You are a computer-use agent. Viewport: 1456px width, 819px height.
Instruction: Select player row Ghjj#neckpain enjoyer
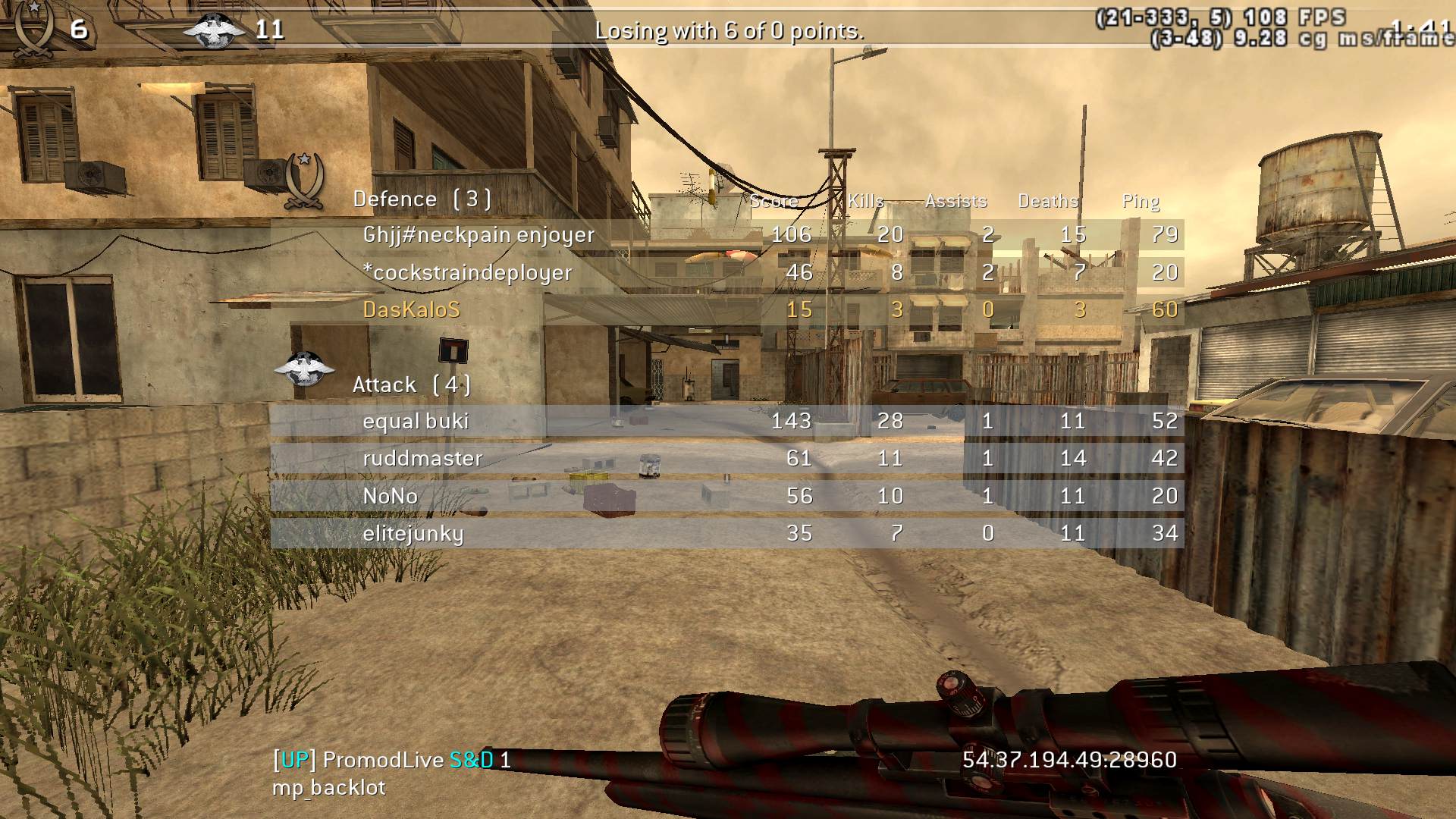(x=479, y=235)
